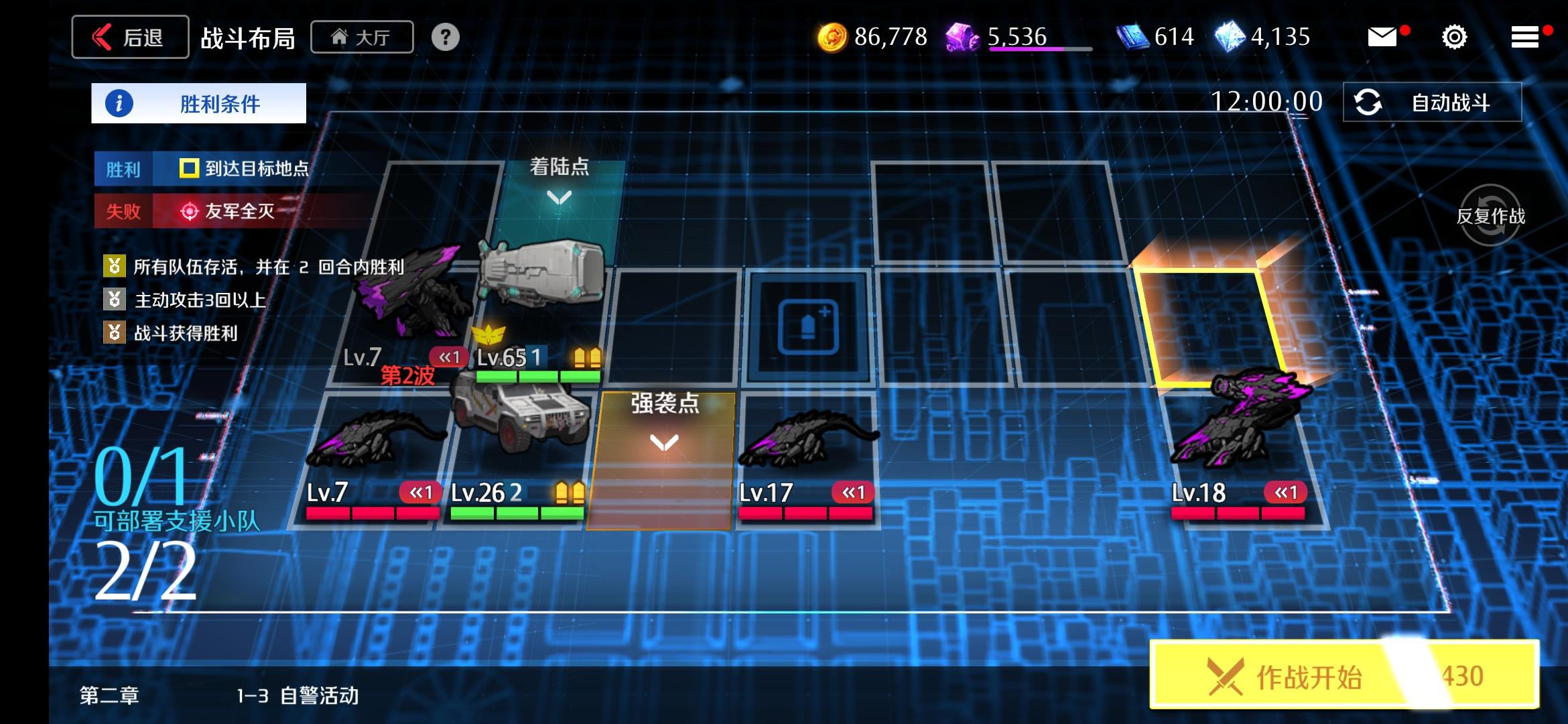
Task: Click the info icon beside 胜利条件
Action: pos(117,102)
